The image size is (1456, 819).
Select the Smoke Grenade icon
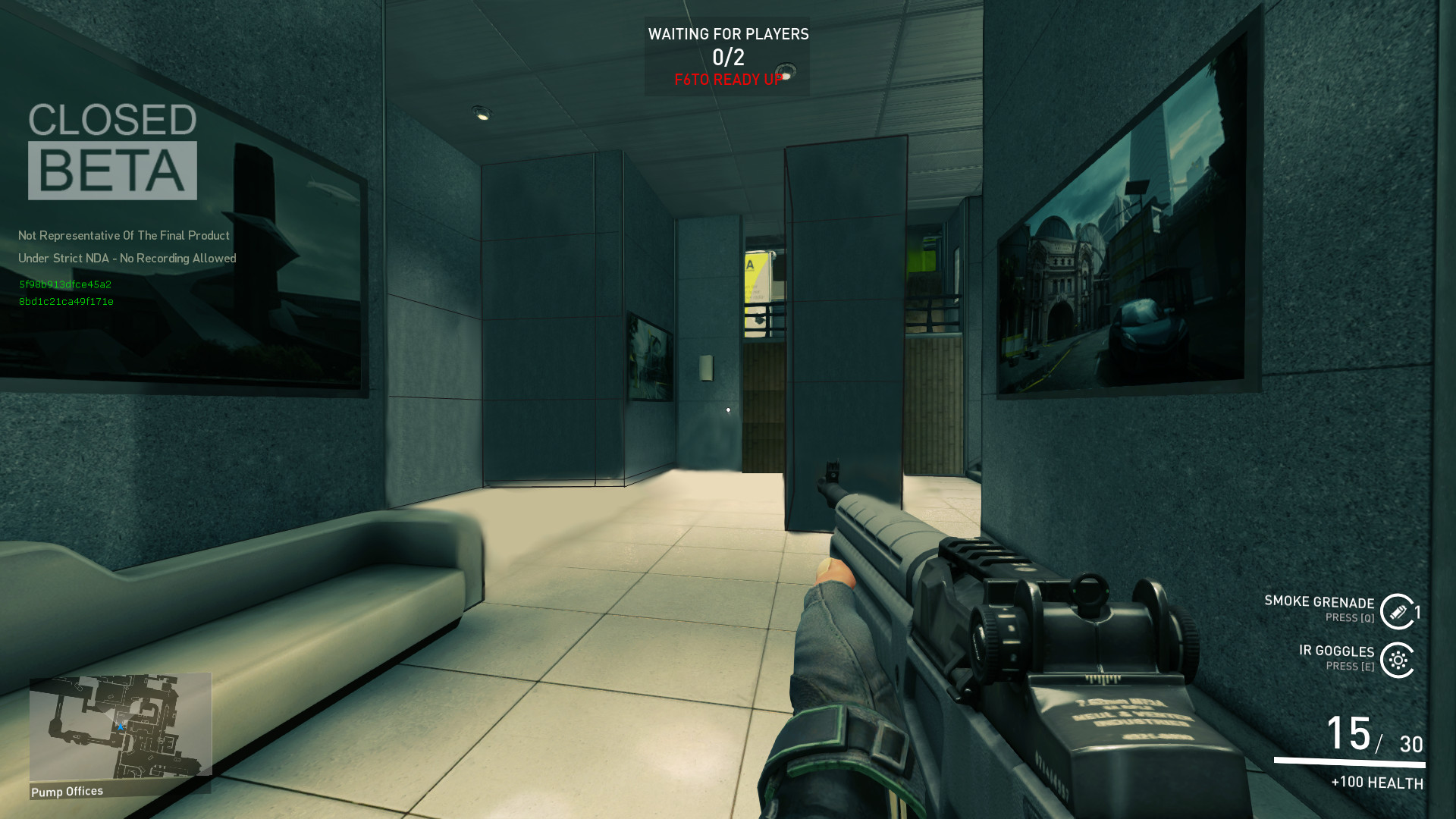(x=1398, y=611)
